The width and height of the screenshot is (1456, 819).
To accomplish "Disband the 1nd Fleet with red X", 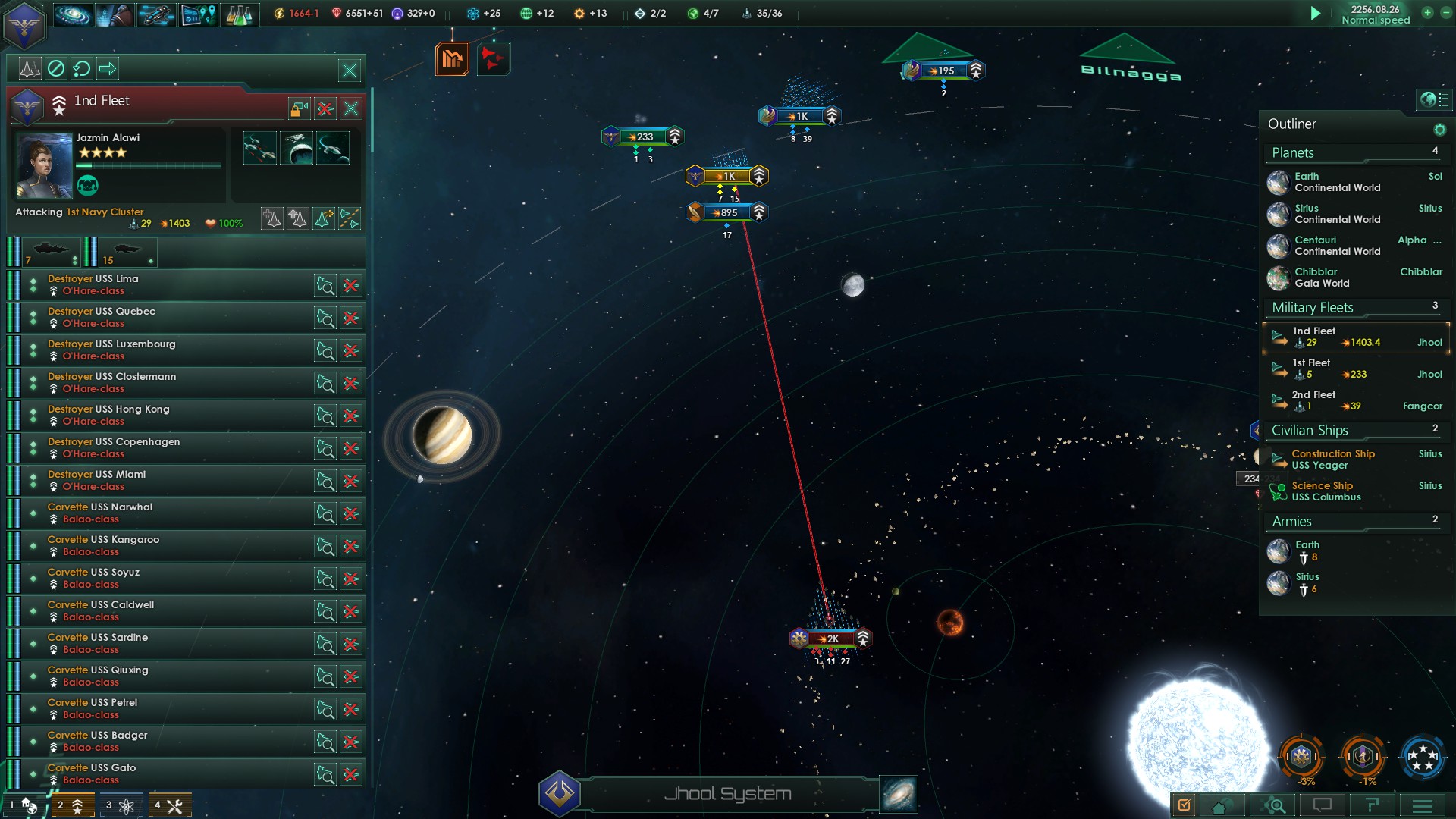I will click(325, 108).
